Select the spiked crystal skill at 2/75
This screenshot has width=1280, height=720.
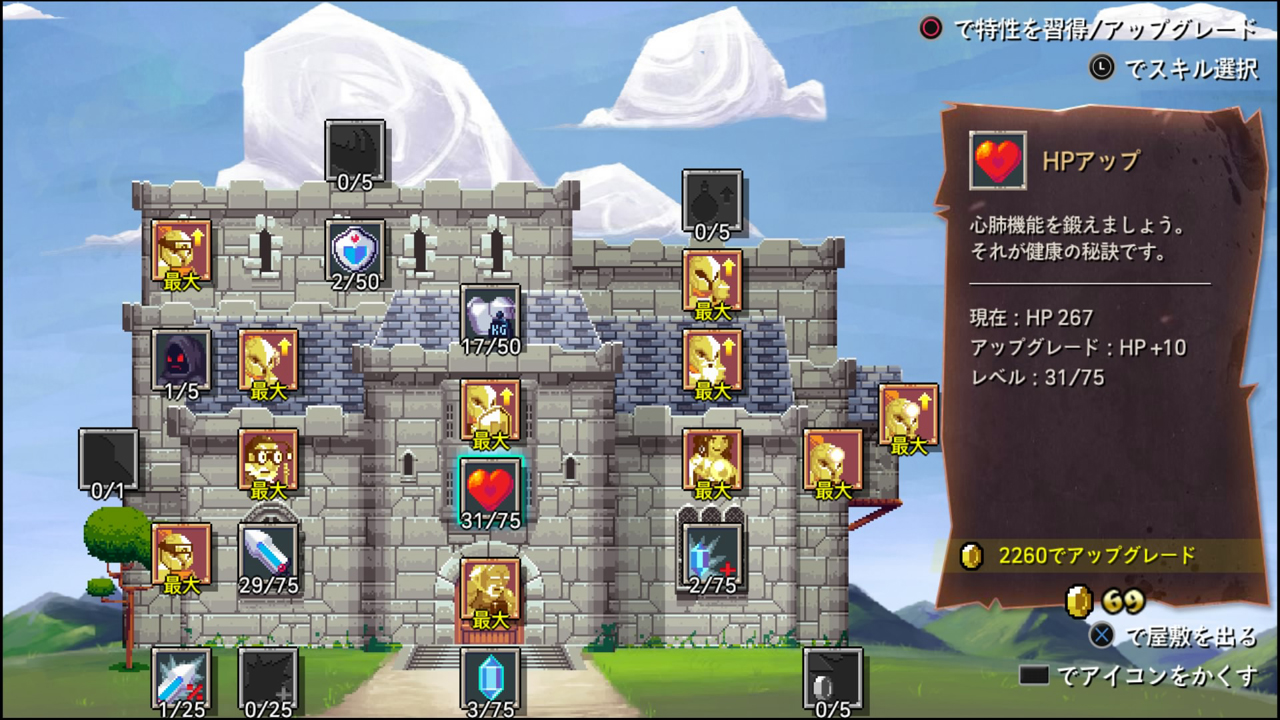712,552
